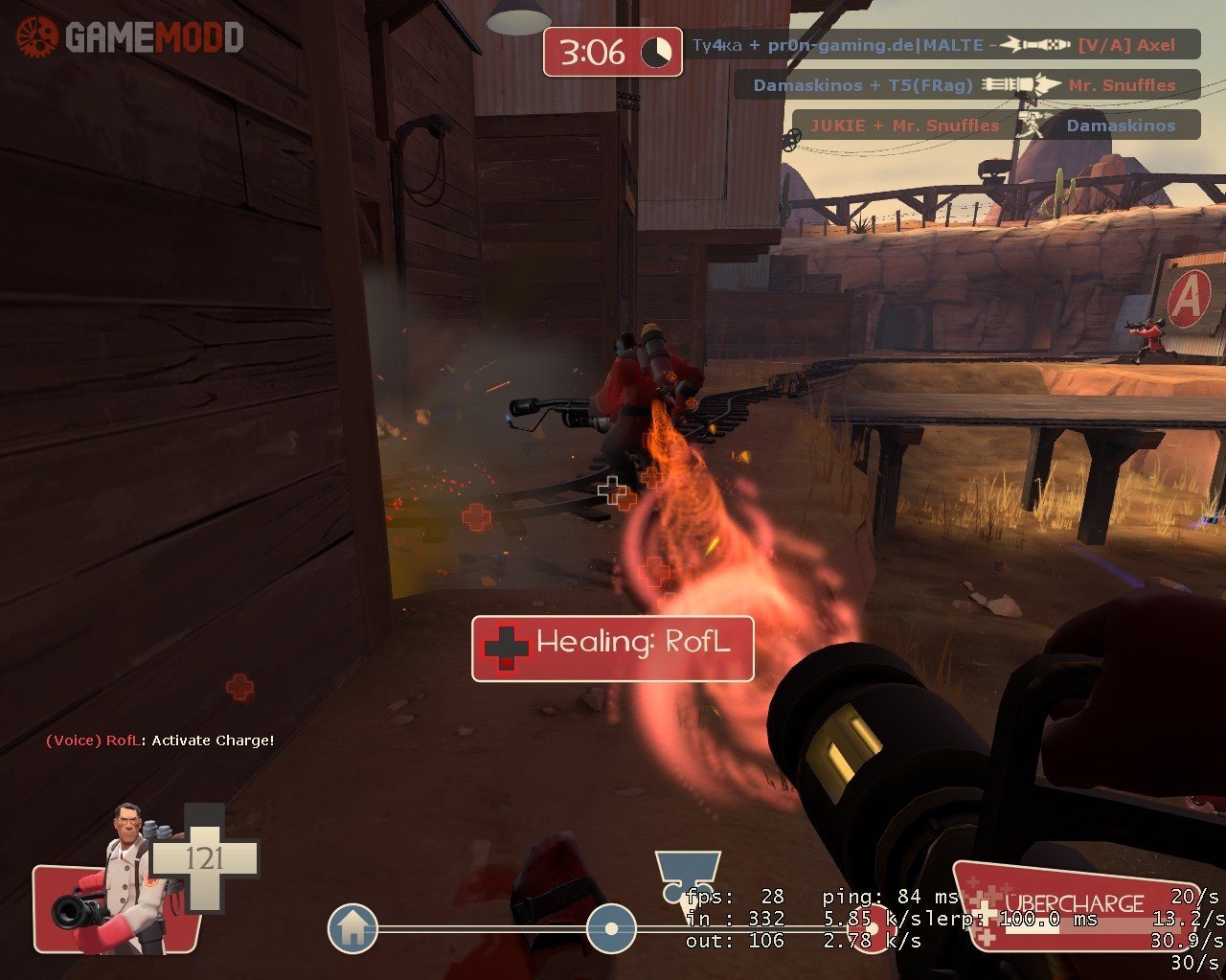Click the Medic class portrait

click(125, 879)
